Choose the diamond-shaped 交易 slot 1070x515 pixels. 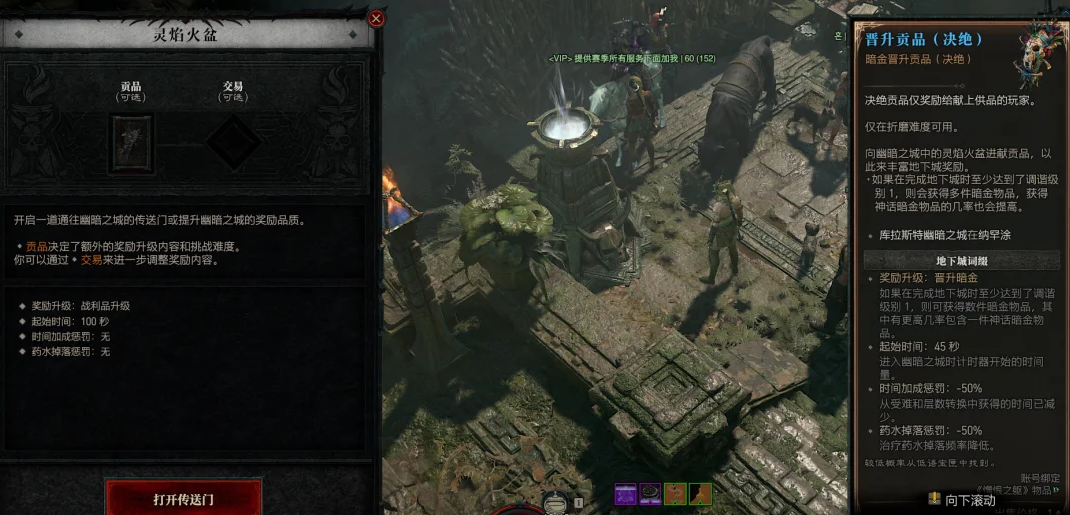tap(232, 143)
